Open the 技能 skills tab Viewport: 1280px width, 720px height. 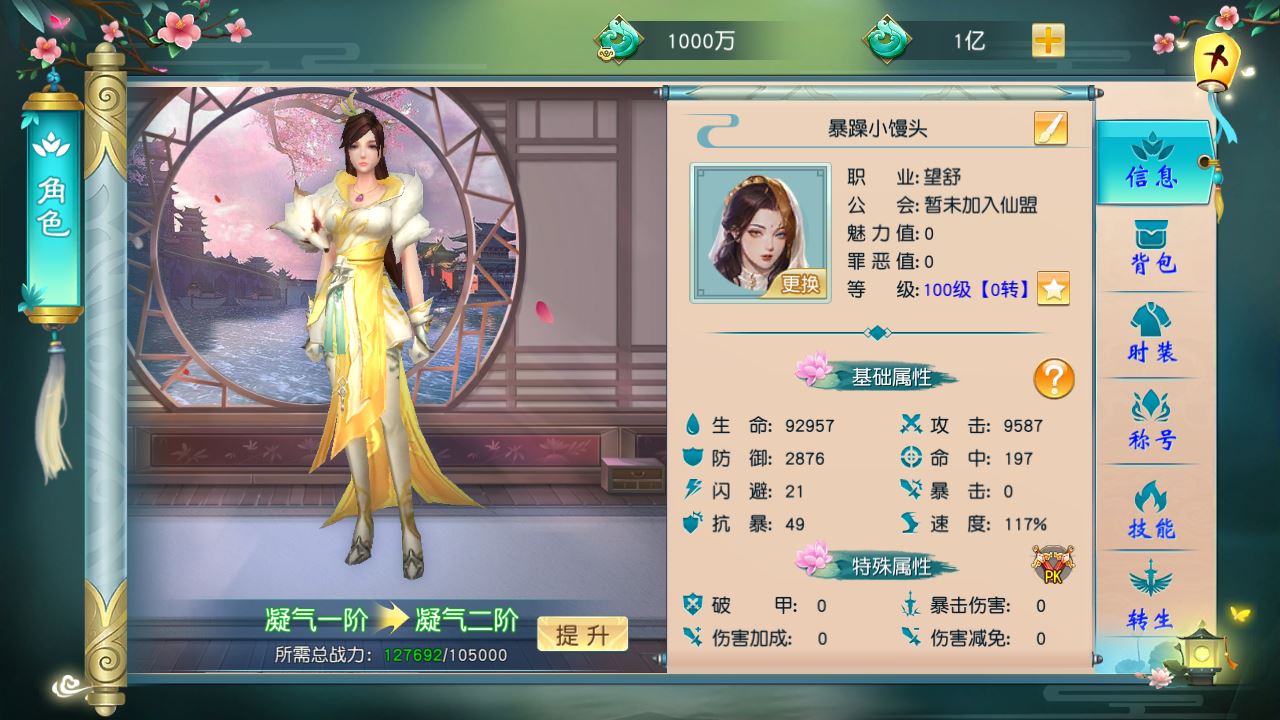click(x=1152, y=510)
